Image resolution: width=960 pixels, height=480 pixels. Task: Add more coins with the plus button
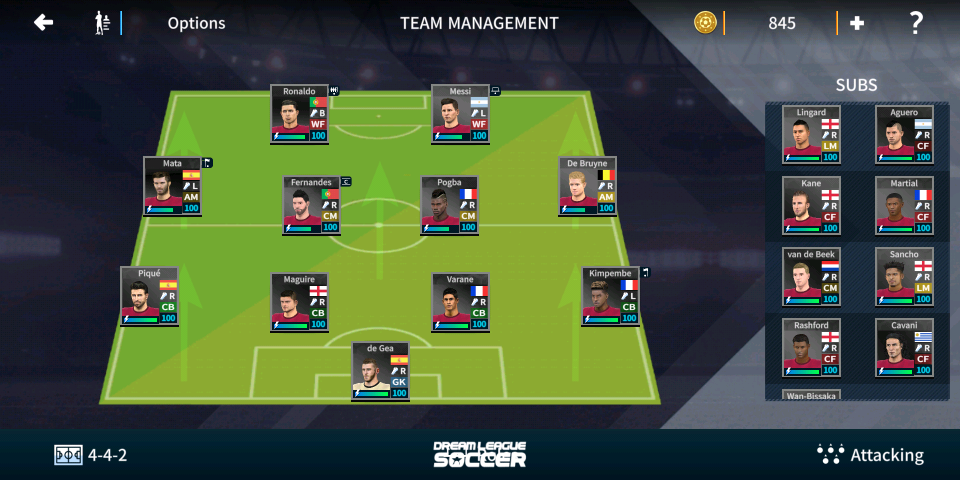tap(857, 23)
